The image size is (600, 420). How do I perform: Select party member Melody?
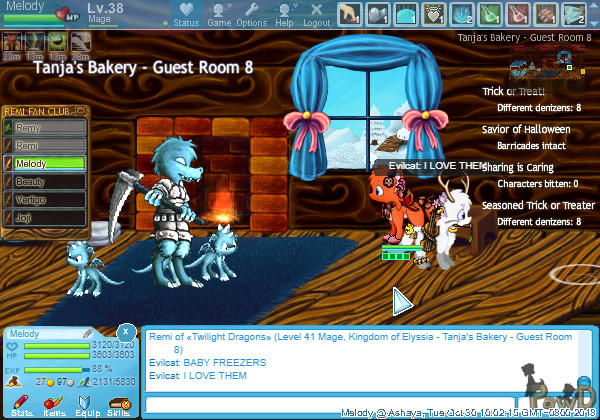[47, 164]
